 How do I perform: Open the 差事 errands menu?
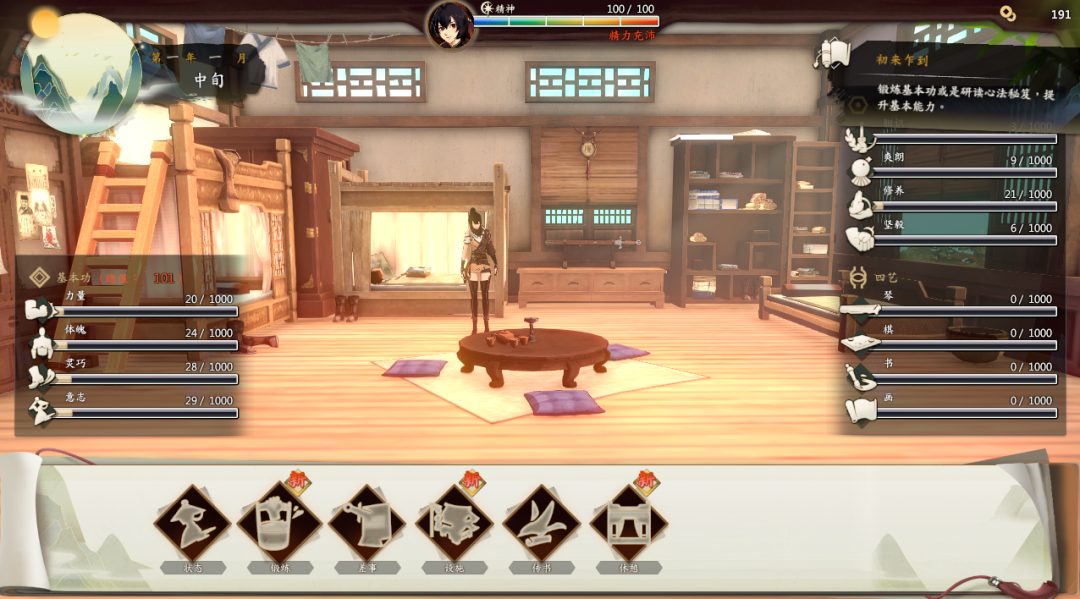pyautogui.click(x=367, y=524)
